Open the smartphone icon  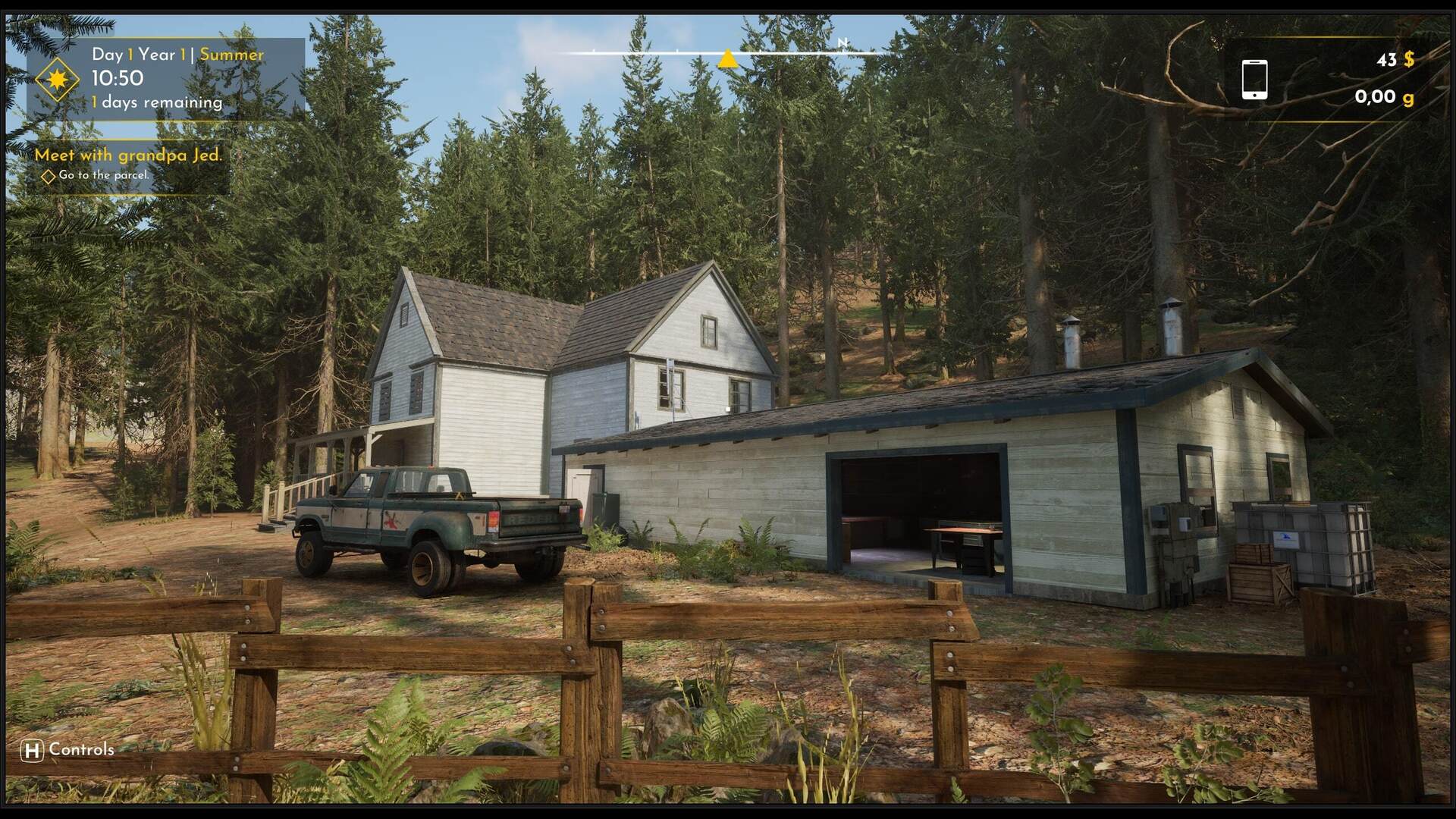[x=1254, y=80]
